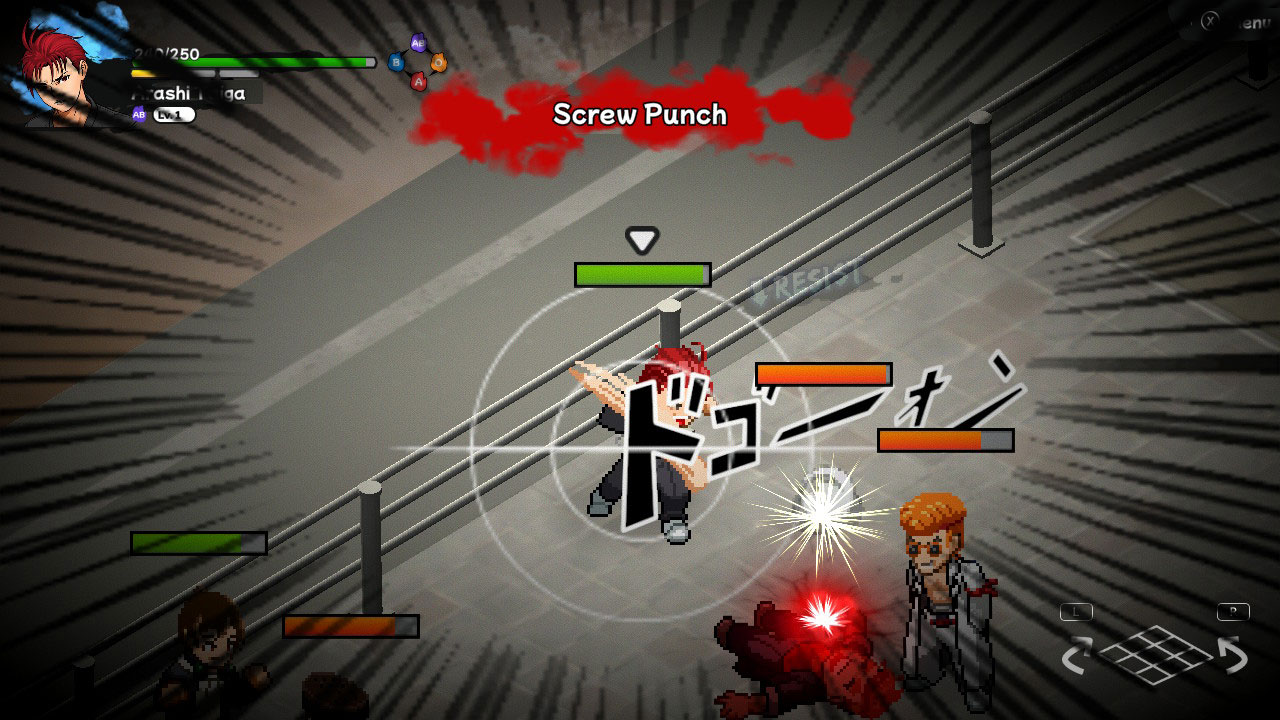The height and width of the screenshot is (720, 1280).
Task: Activate the blue B skill flame icon
Action: [x=396, y=62]
